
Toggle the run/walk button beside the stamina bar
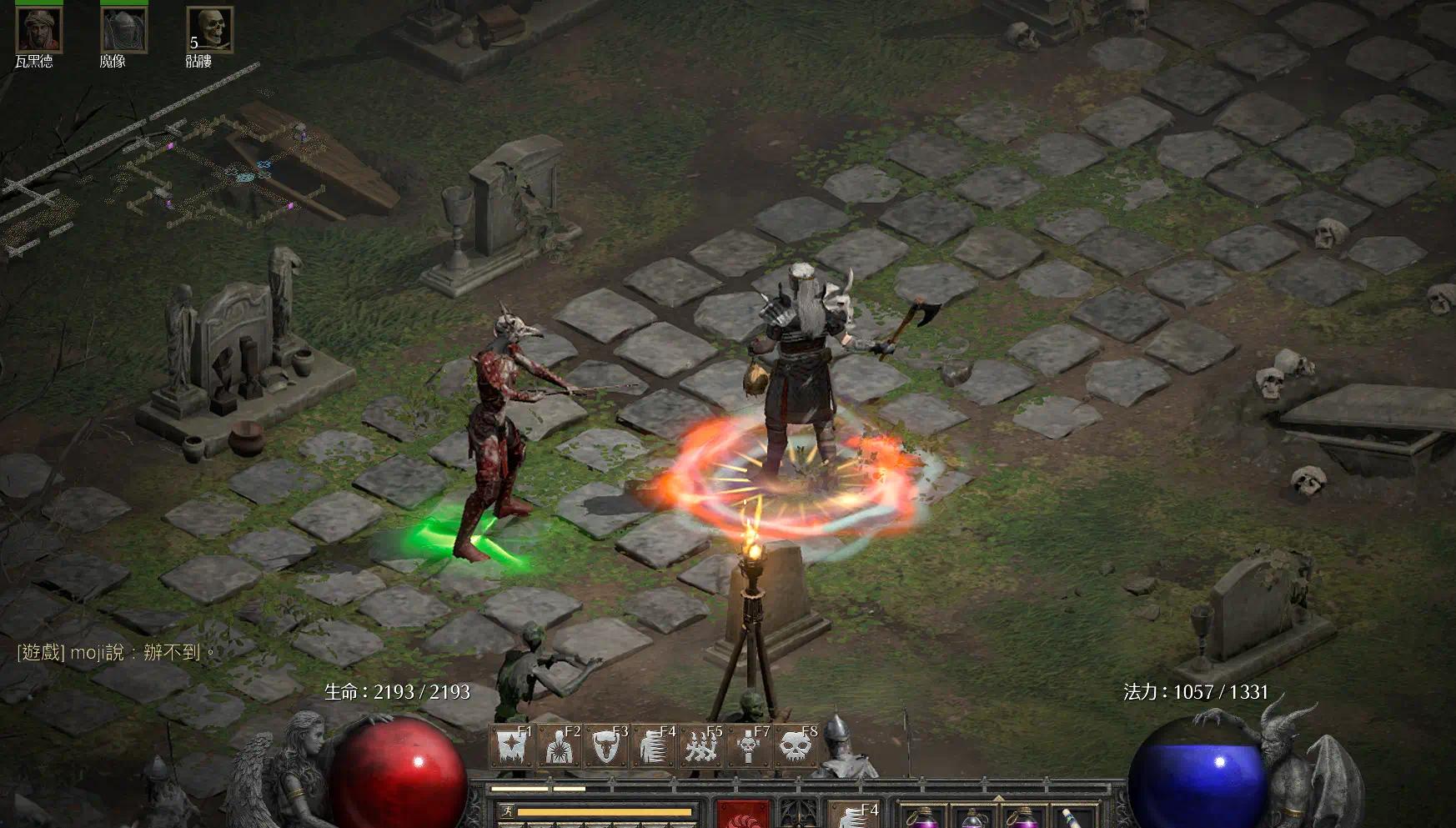[x=506, y=811]
